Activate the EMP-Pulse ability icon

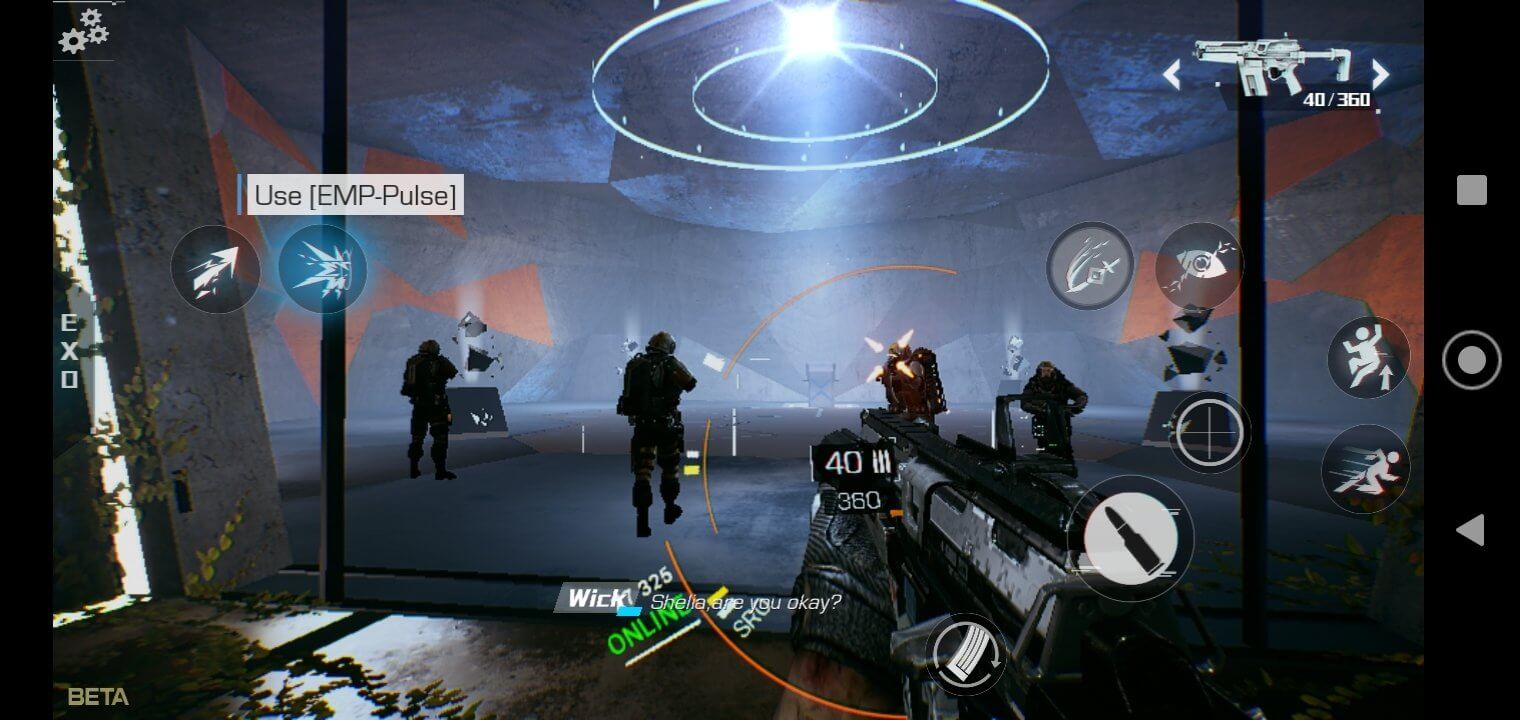click(x=323, y=268)
